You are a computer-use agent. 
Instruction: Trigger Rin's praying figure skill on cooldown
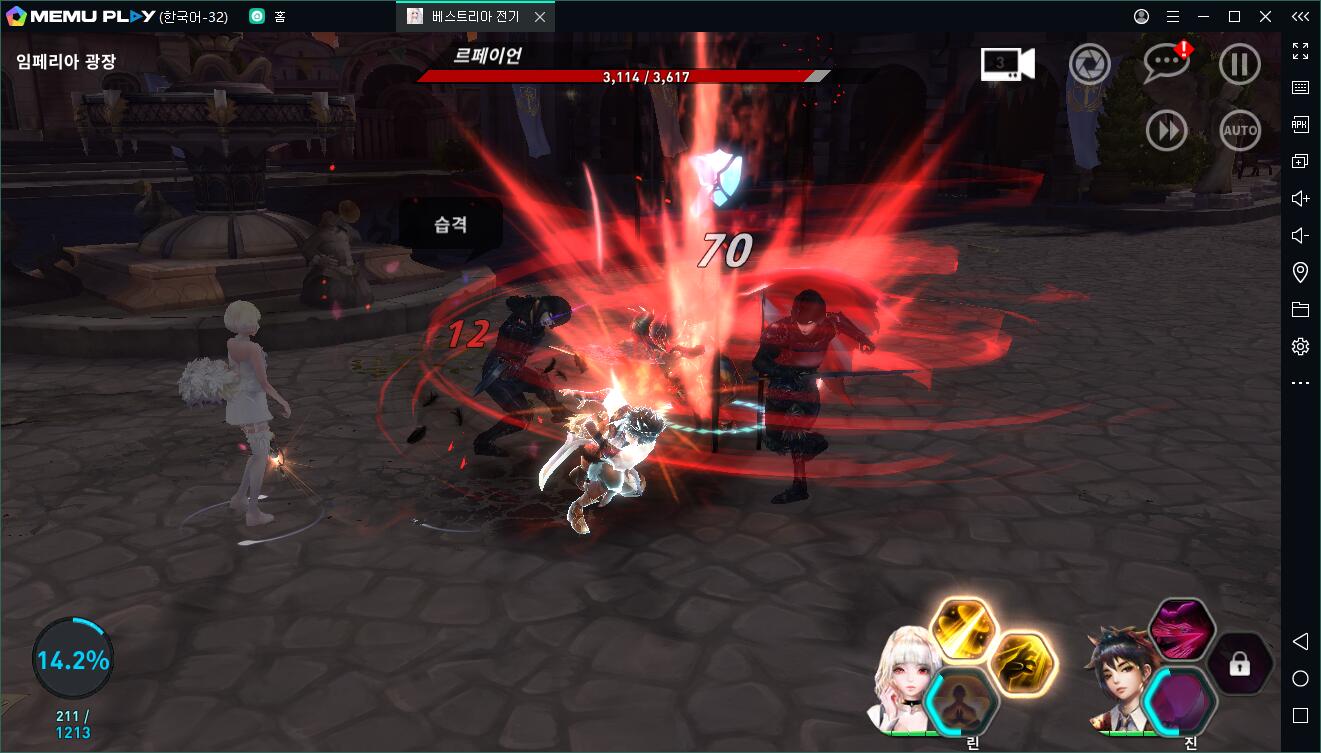pos(962,700)
